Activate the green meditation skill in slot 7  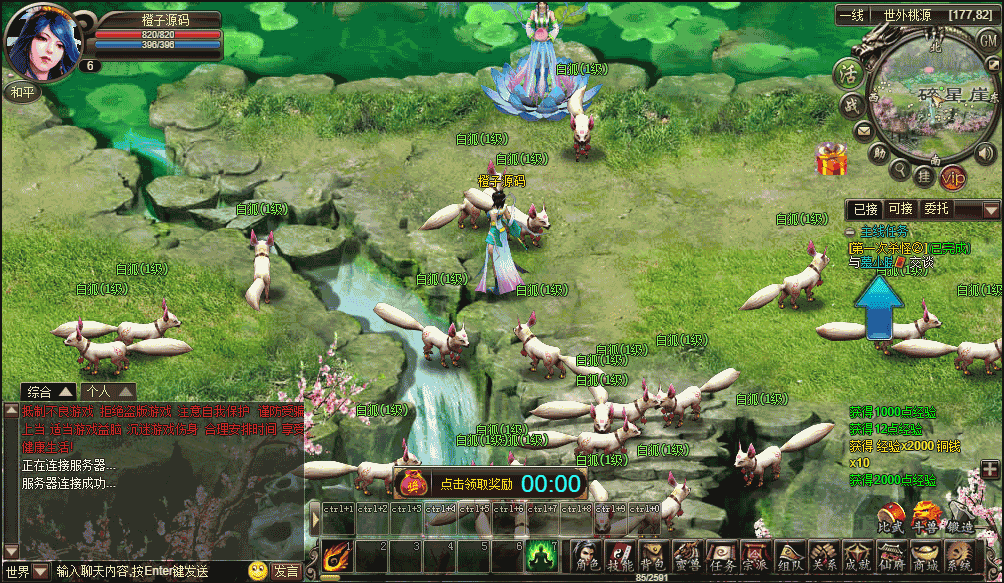pos(541,555)
